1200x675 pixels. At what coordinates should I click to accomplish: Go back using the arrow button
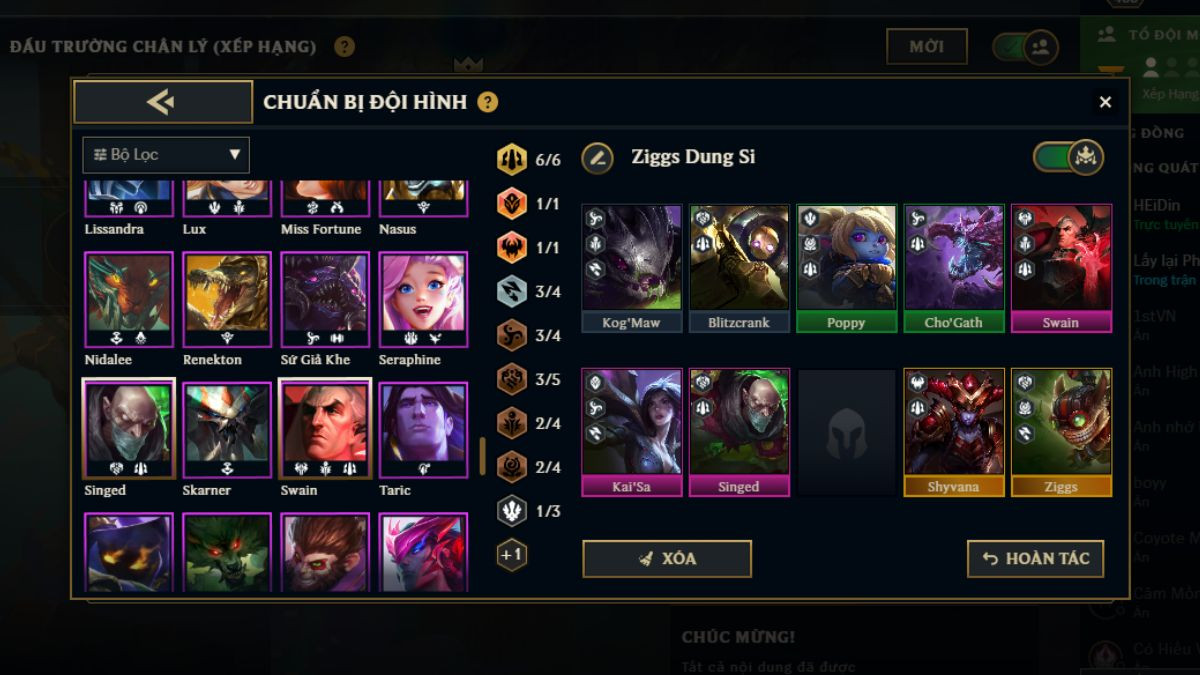162,102
